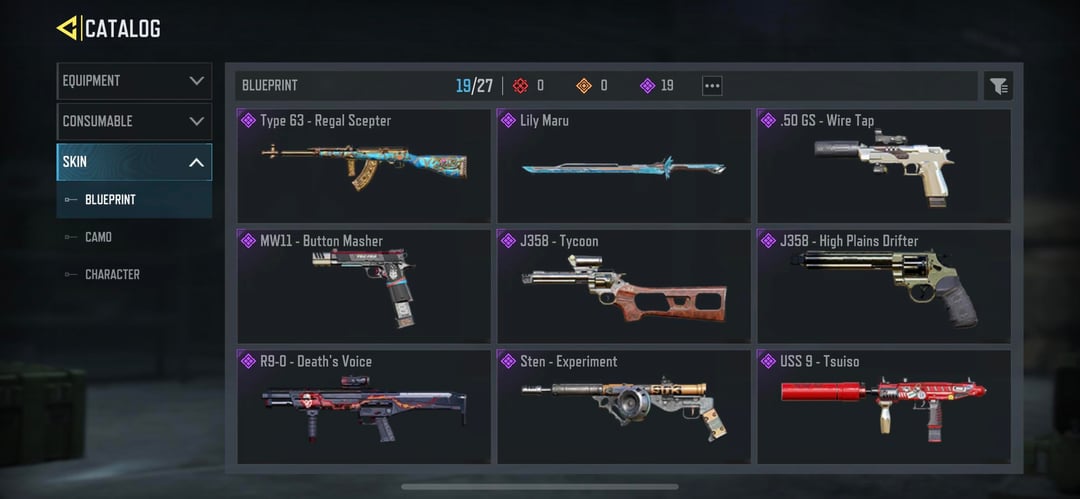The height and width of the screenshot is (499, 1080).
Task: Filter by red rarity icon
Action: [520, 86]
